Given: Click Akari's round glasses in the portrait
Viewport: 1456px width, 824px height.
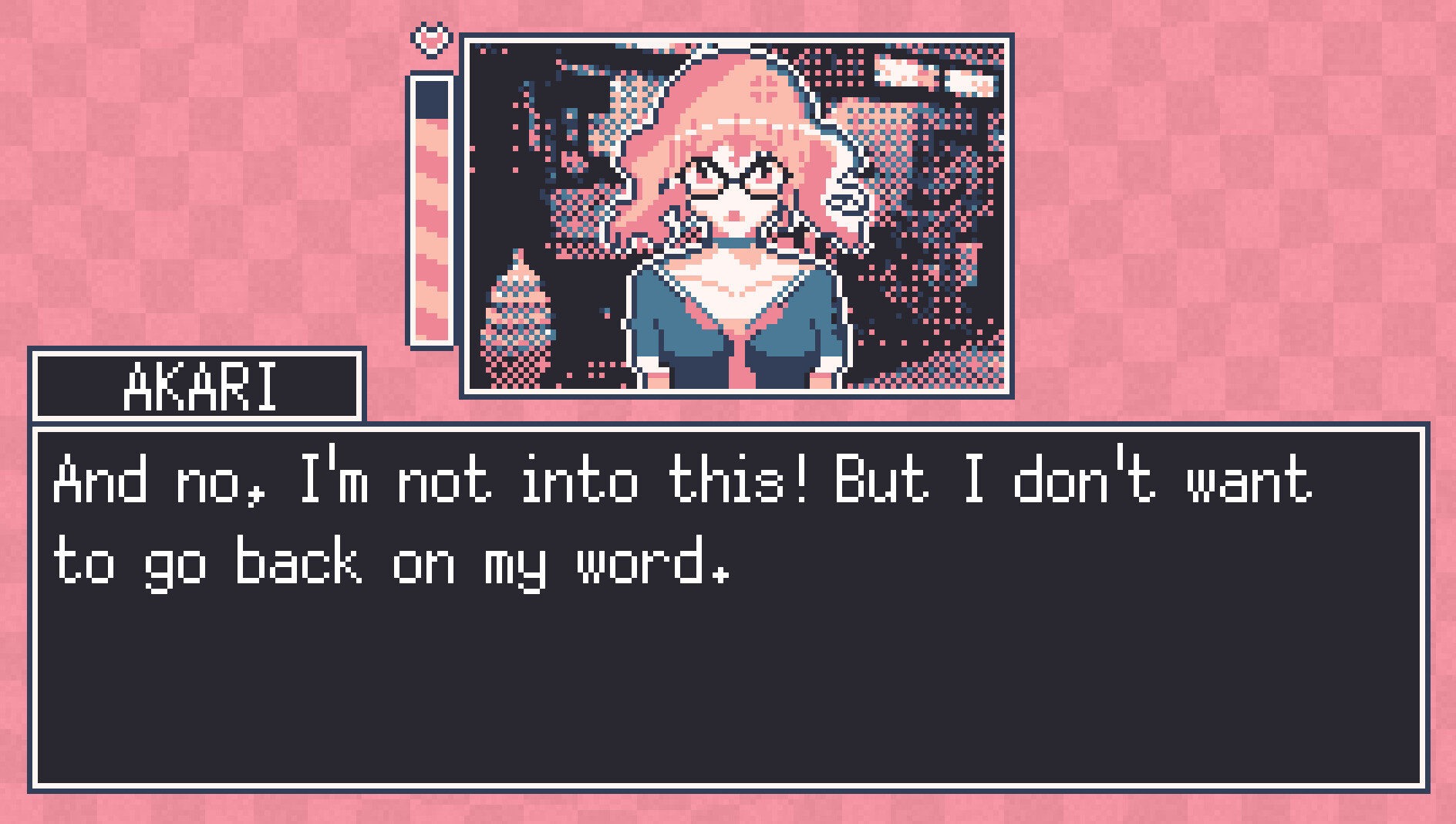Looking at the screenshot, I should coord(733,177).
